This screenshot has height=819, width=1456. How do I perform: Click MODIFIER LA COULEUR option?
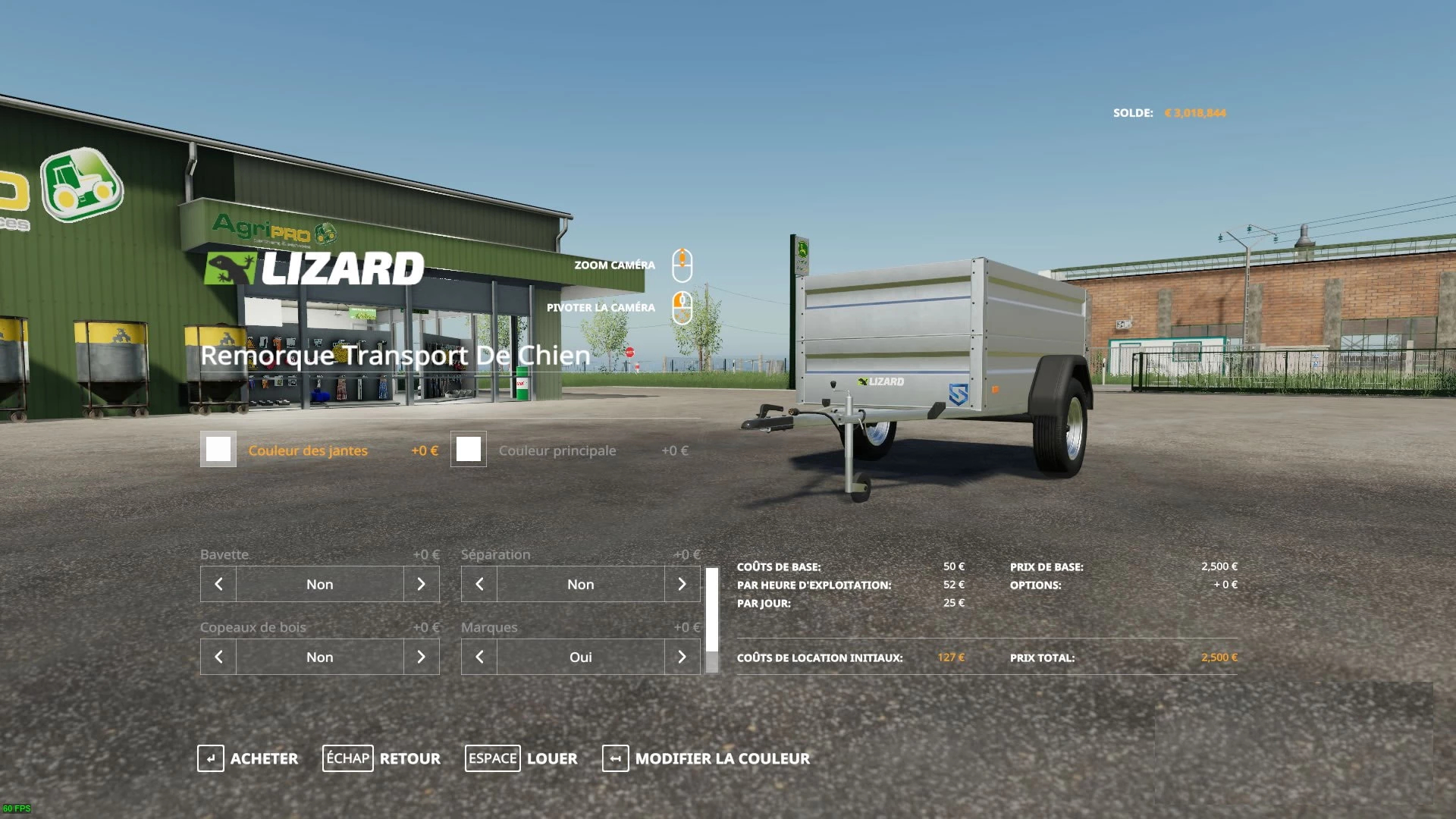pos(723,758)
